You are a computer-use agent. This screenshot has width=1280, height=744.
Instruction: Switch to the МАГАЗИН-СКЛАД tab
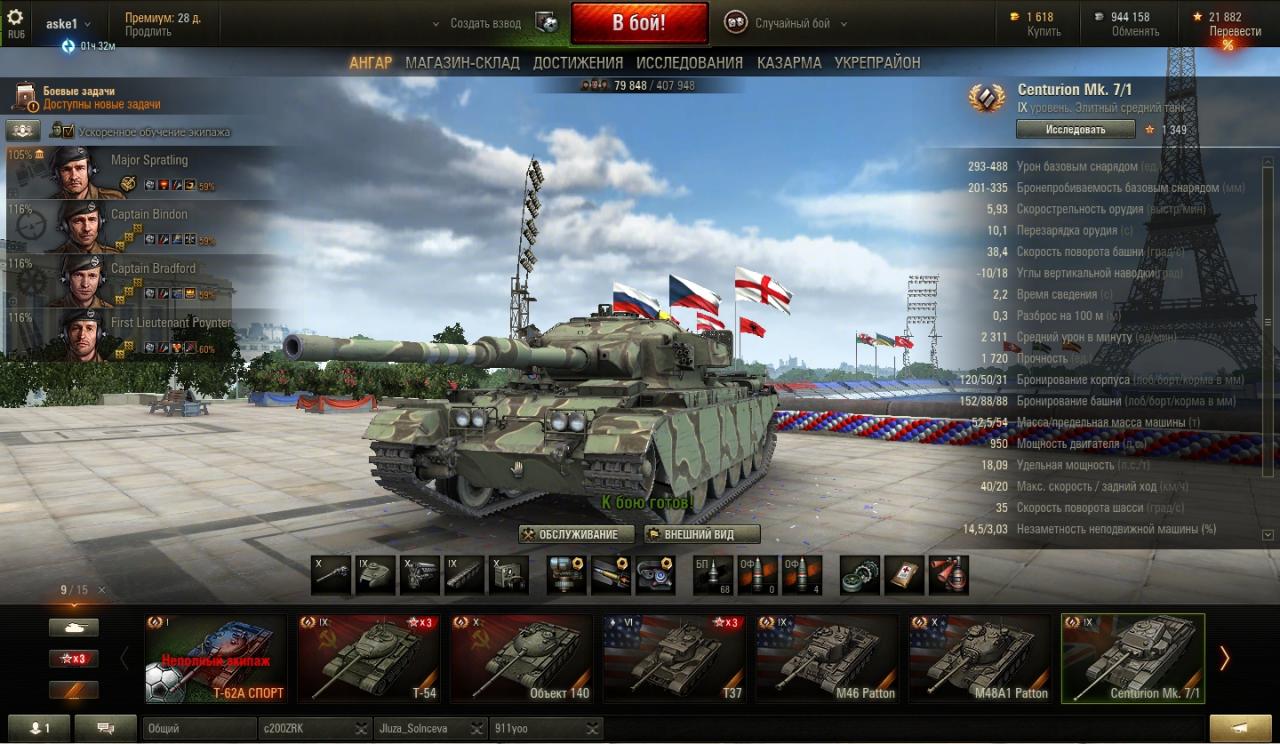tap(462, 63)
